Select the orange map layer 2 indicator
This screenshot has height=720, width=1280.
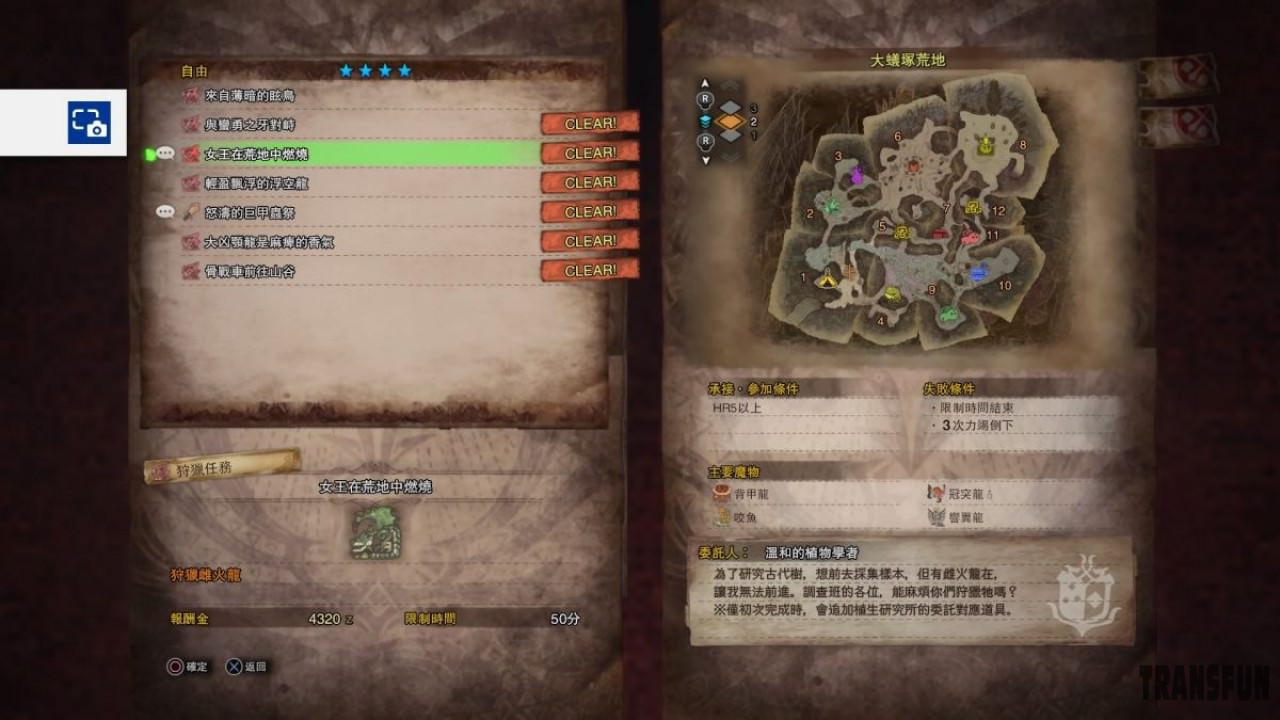coord(730,122)
